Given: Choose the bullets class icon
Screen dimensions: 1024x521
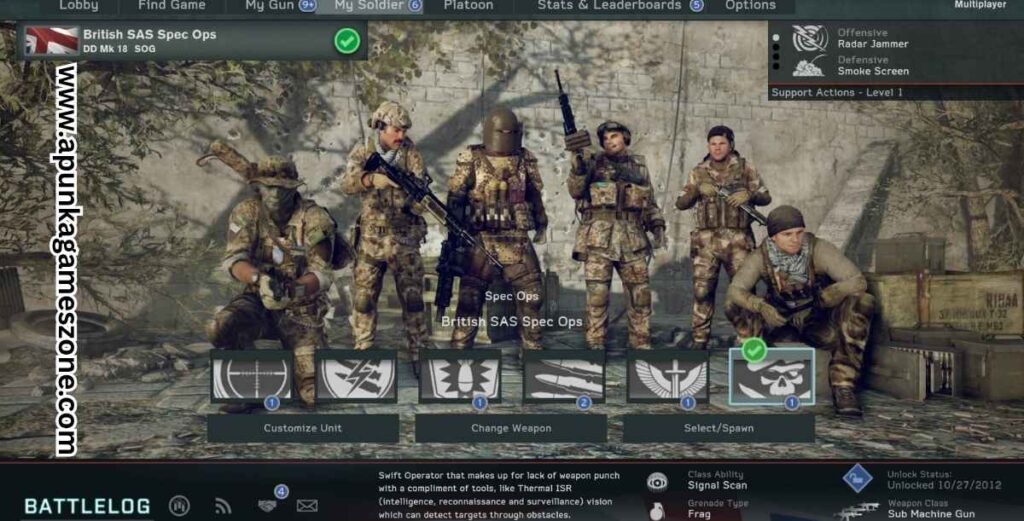Looking at the screenshot, I should 564,376.
